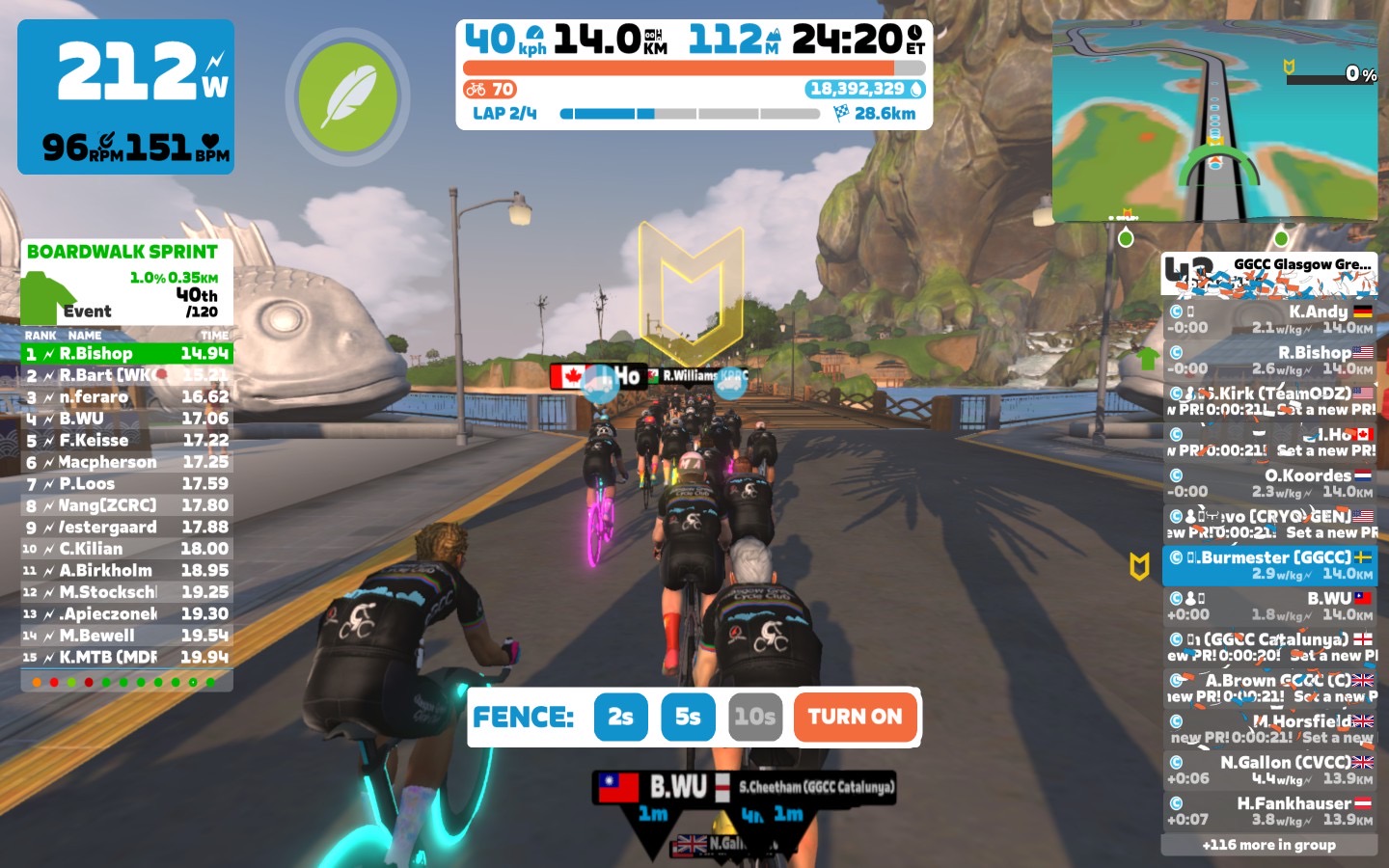Image resolution: width=1389 pixels, height=868 pixels.
Task: Set fence distance to 2s
Action: tap(620, 717)
